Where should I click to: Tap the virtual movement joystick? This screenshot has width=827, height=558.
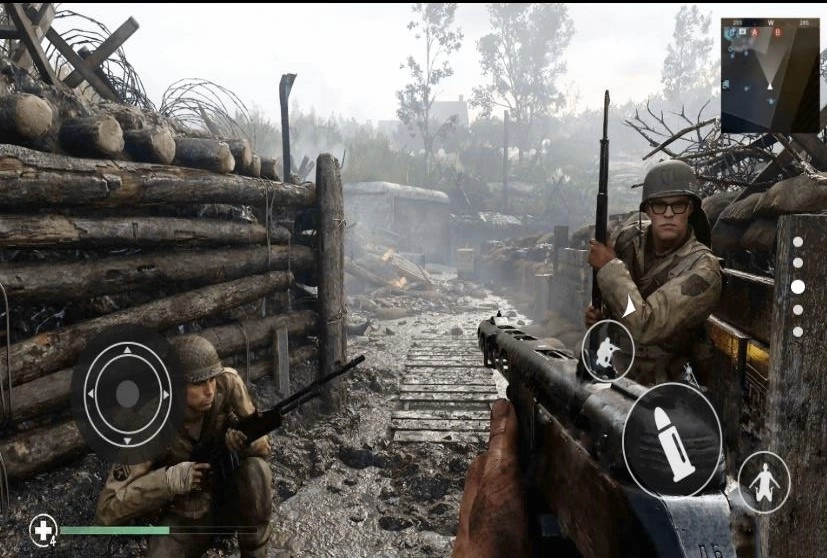pyautogui.click(x=127, y=393)
